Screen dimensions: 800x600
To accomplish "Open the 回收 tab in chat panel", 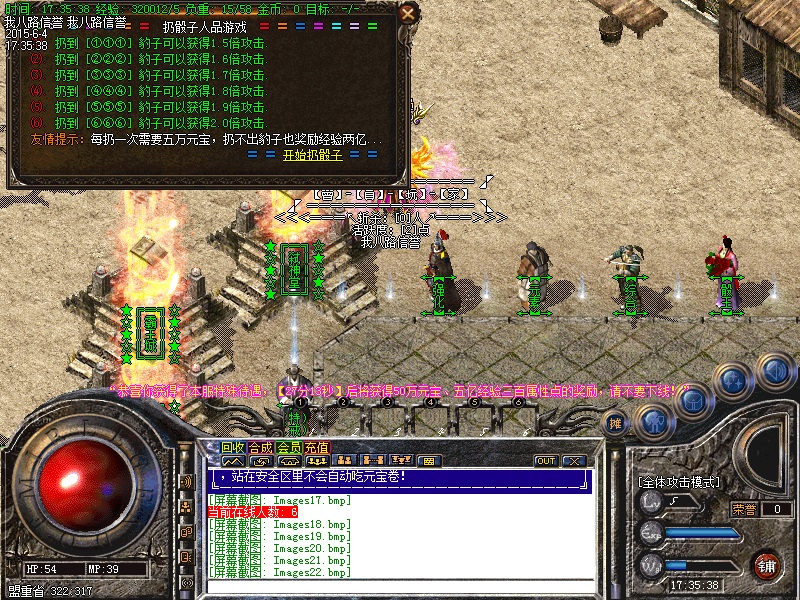I will click(233, 447).
